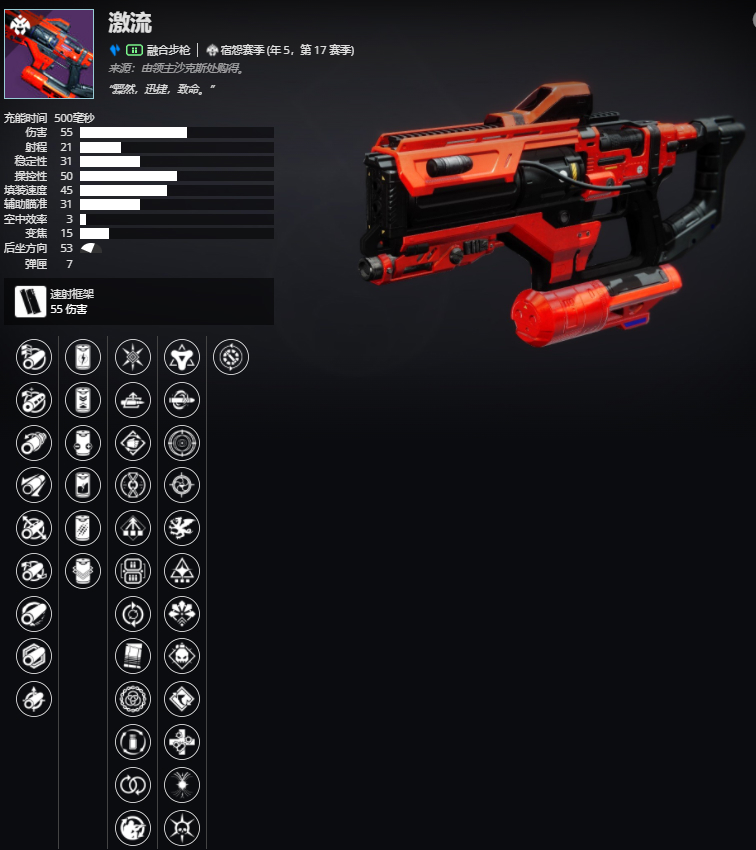Pick the spiked skull perk icon
Image resolution: width=756 pixels, height=850 pixels.
click(x=182, y=827)
